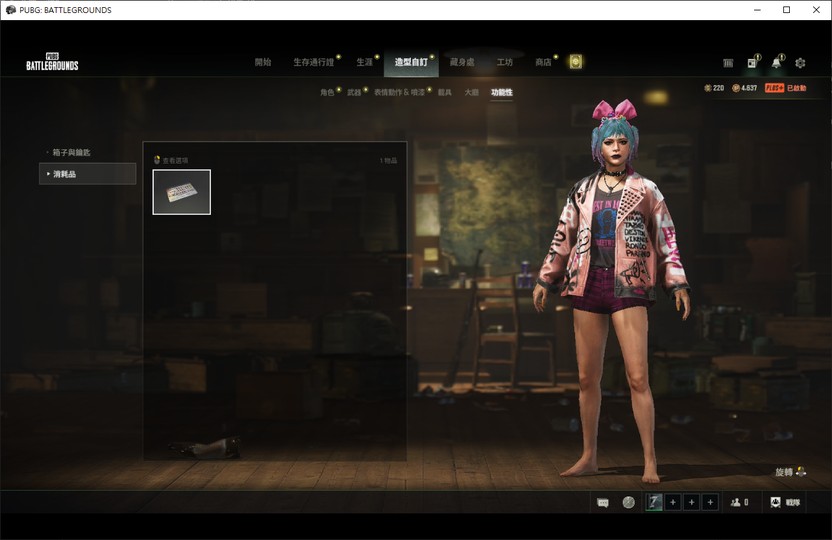Open the 戰隊 (Clan) button
The width and height of the screenshot is (832, 540).
pos(784,502)
